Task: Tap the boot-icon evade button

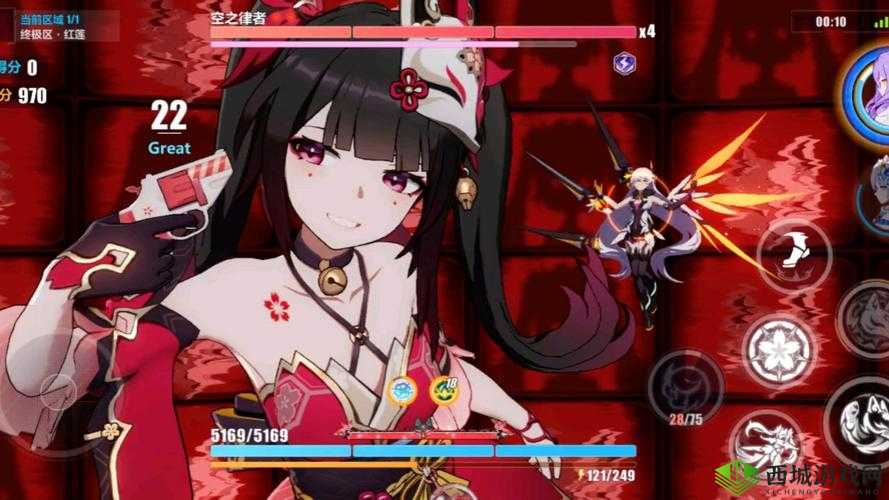Action: [x=795, y=250]
